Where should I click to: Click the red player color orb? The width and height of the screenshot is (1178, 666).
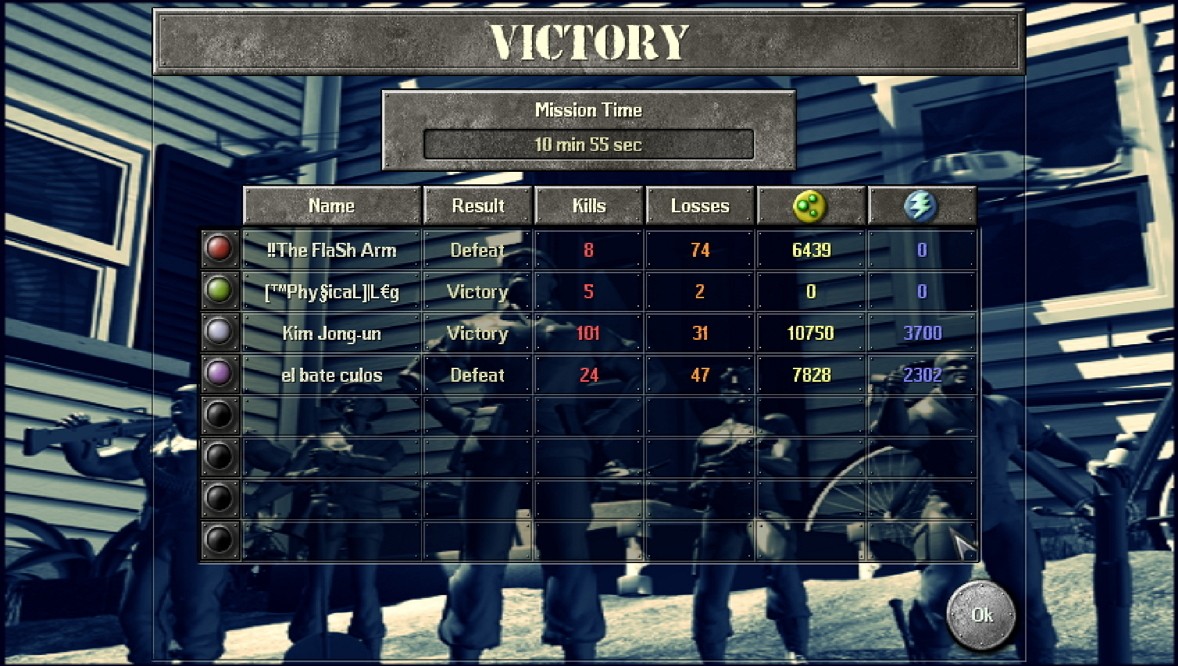pyautogui.click(x=219, y=249)
